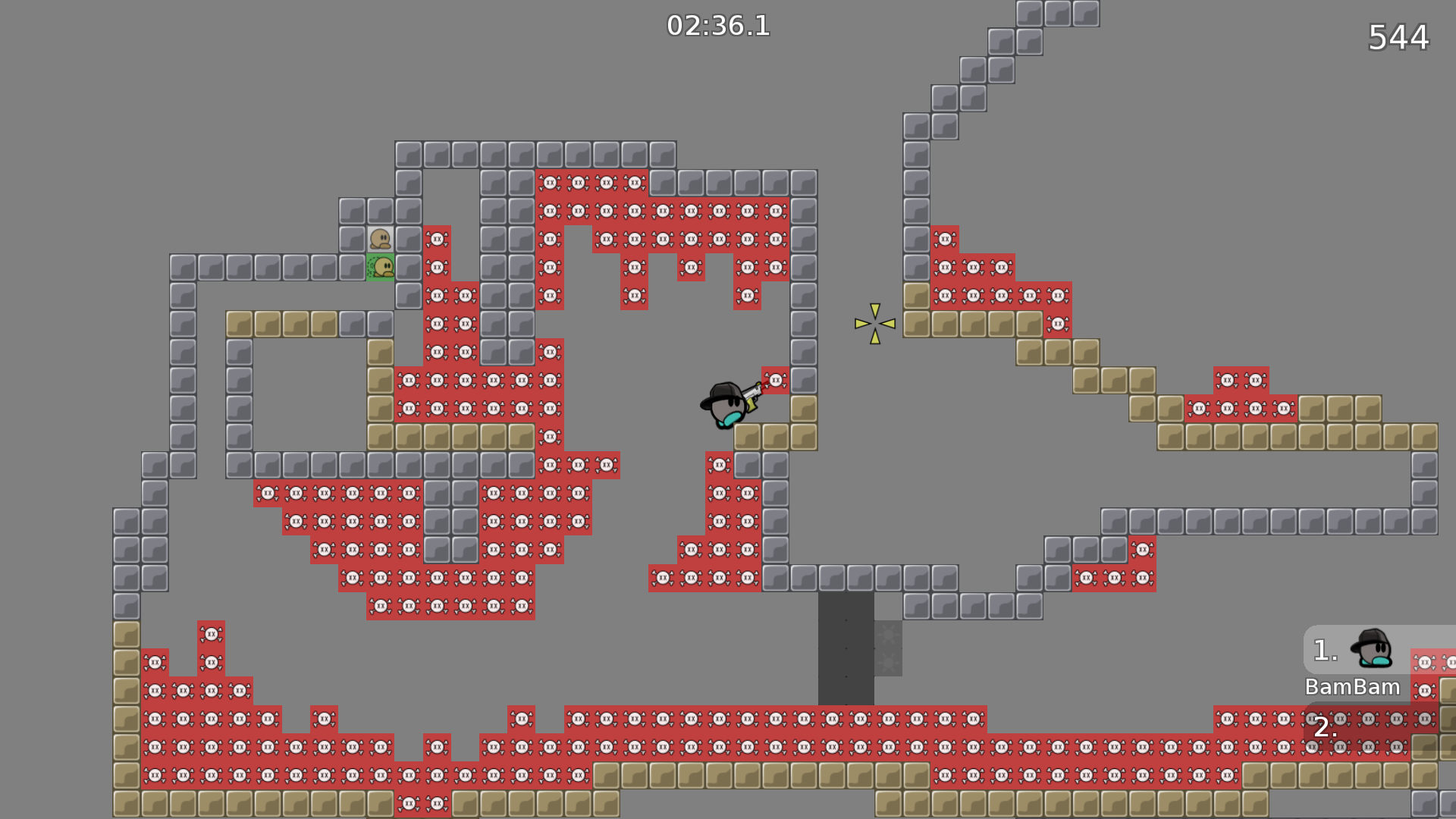Image resolution: width=1456 pixels, height=819 pixels.
Task: Click the brown NPC tee in the stone enclosure
Action: pos(381,239)
